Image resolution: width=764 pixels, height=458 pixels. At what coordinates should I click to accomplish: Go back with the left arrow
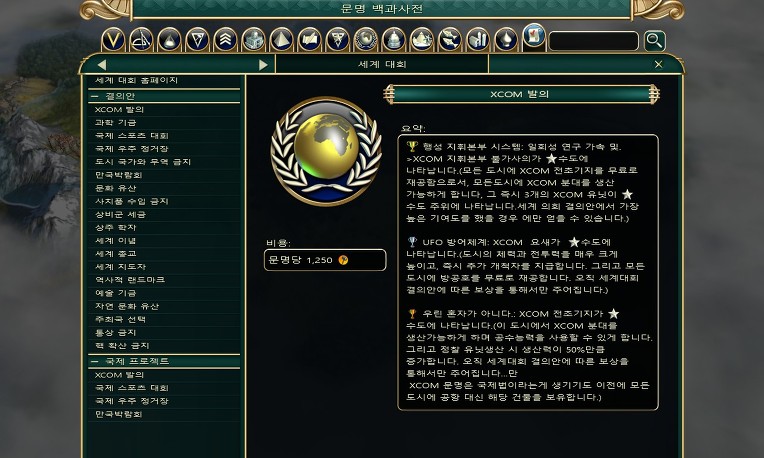[x=102, y=65]
